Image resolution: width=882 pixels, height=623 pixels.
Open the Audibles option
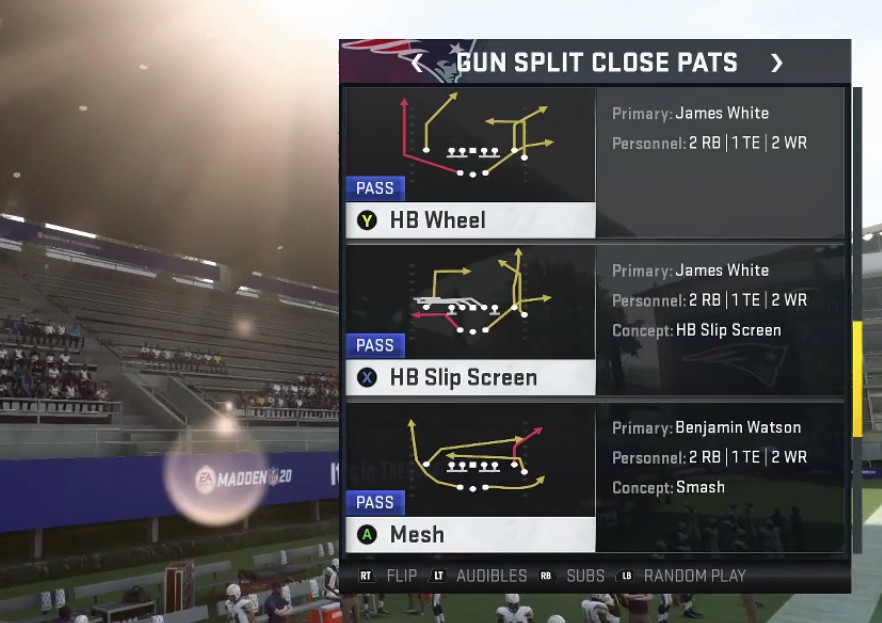pyautogui.click(x=480, y=576)
